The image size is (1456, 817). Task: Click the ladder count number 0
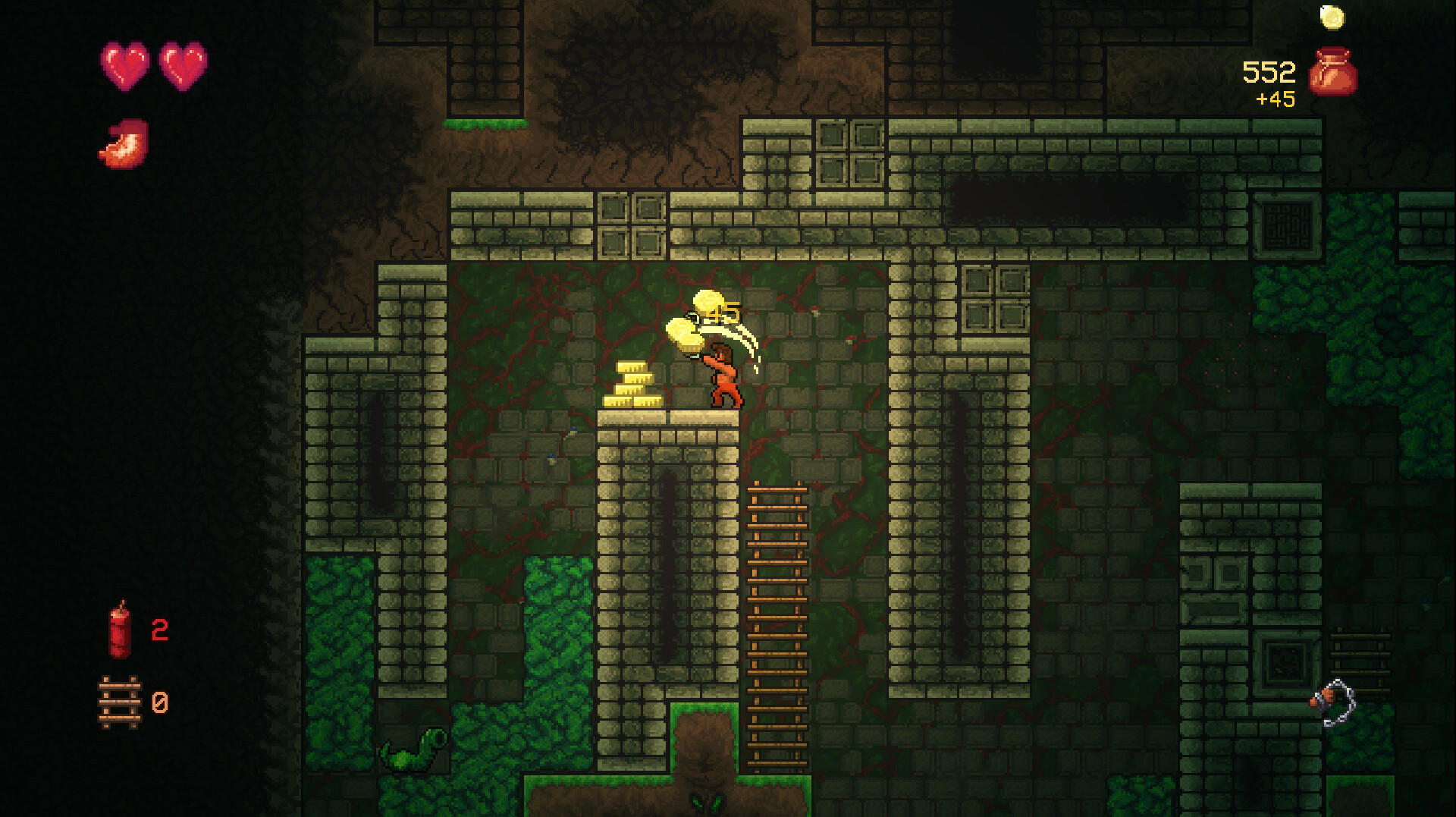(x=160, y=702)
